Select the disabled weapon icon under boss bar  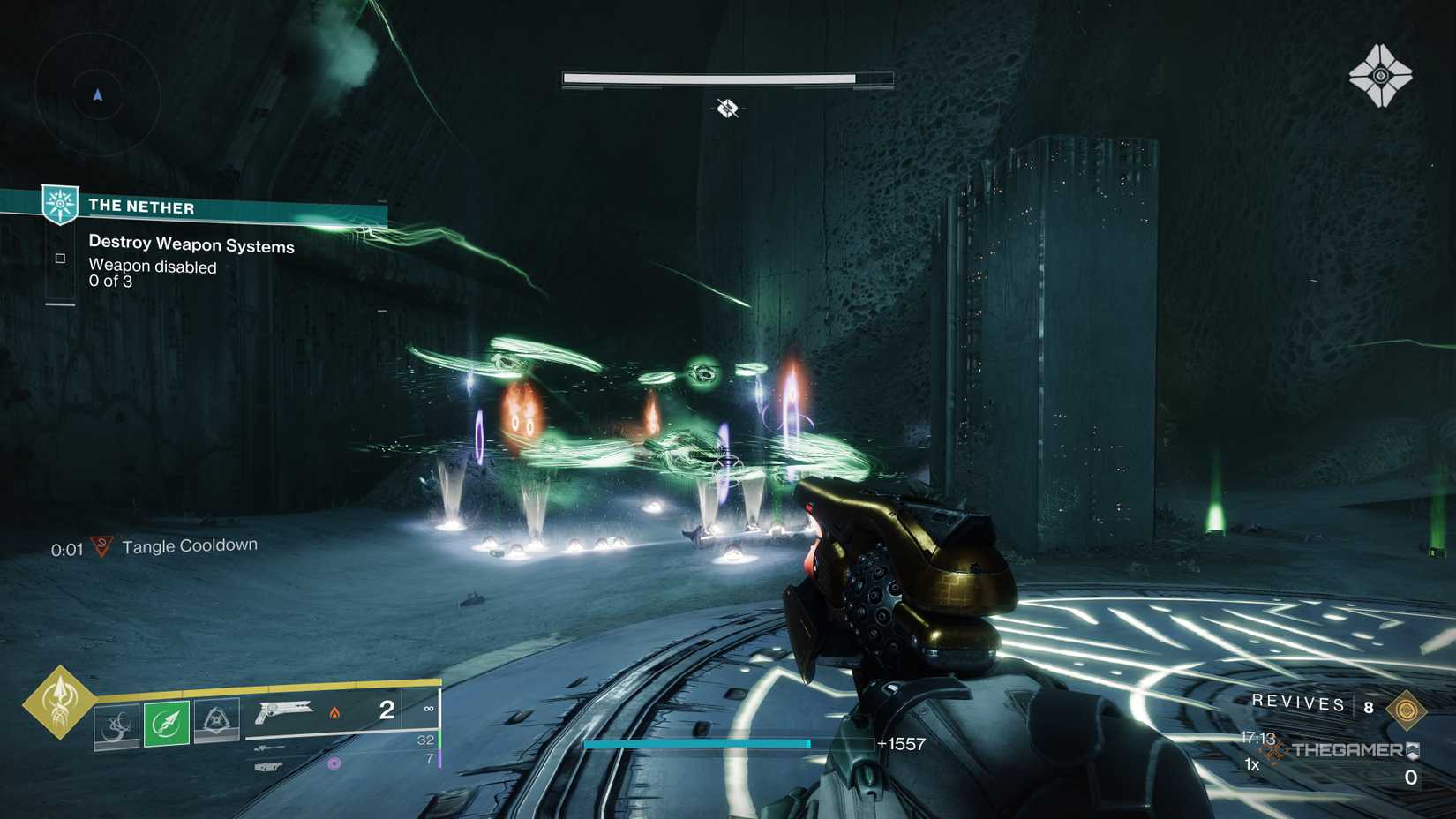725,109
